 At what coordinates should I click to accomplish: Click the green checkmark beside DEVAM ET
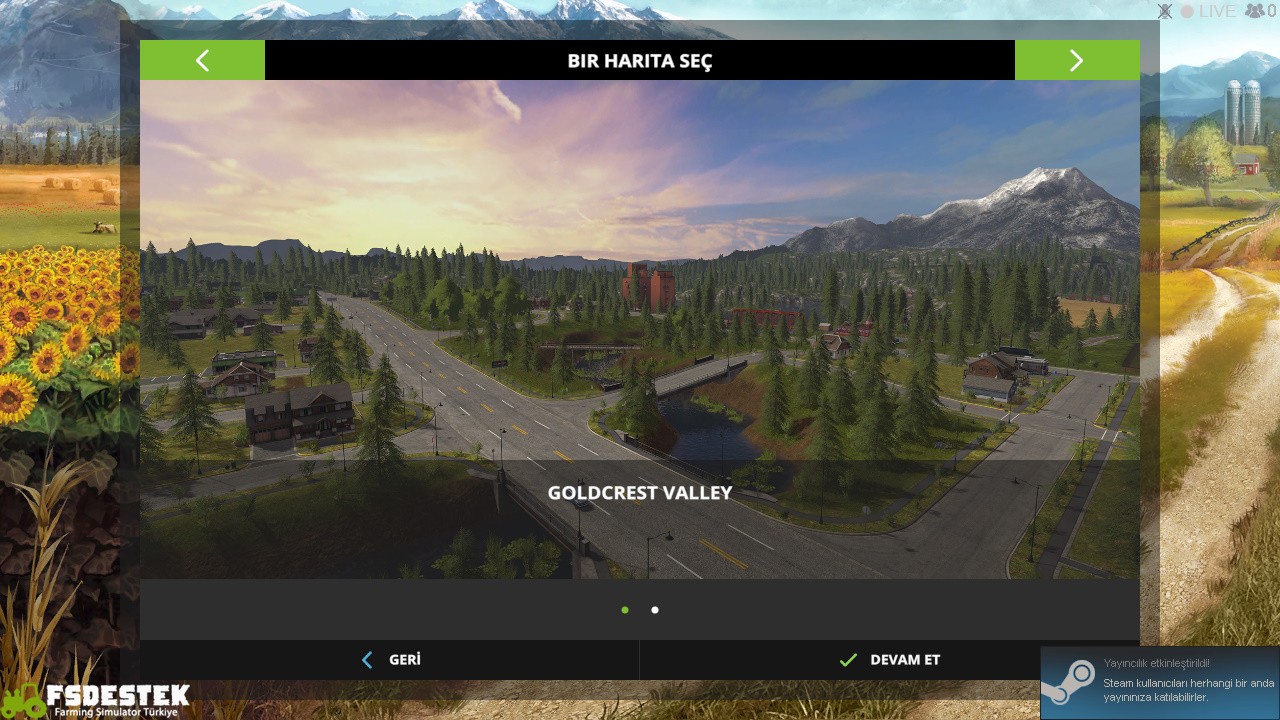pyautogui.click(x=848, y=660)
